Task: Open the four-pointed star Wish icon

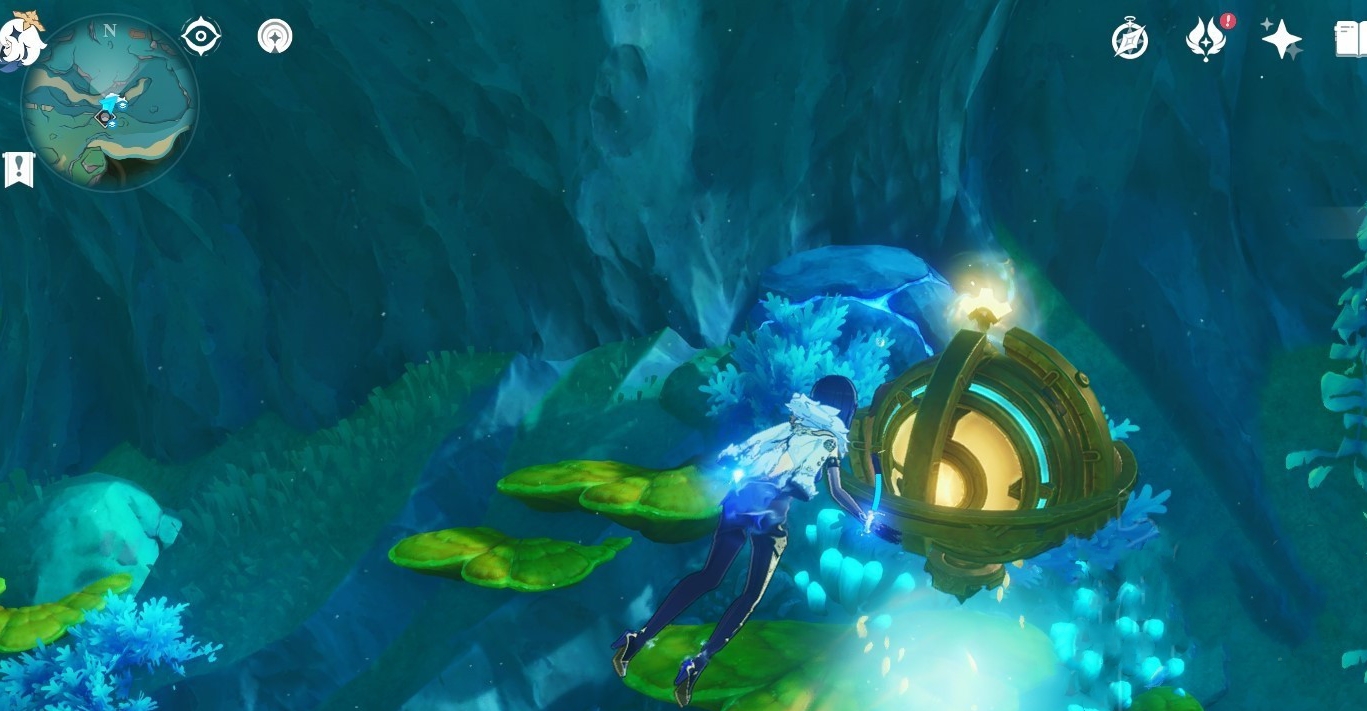Action: (x=1281, y=40)
